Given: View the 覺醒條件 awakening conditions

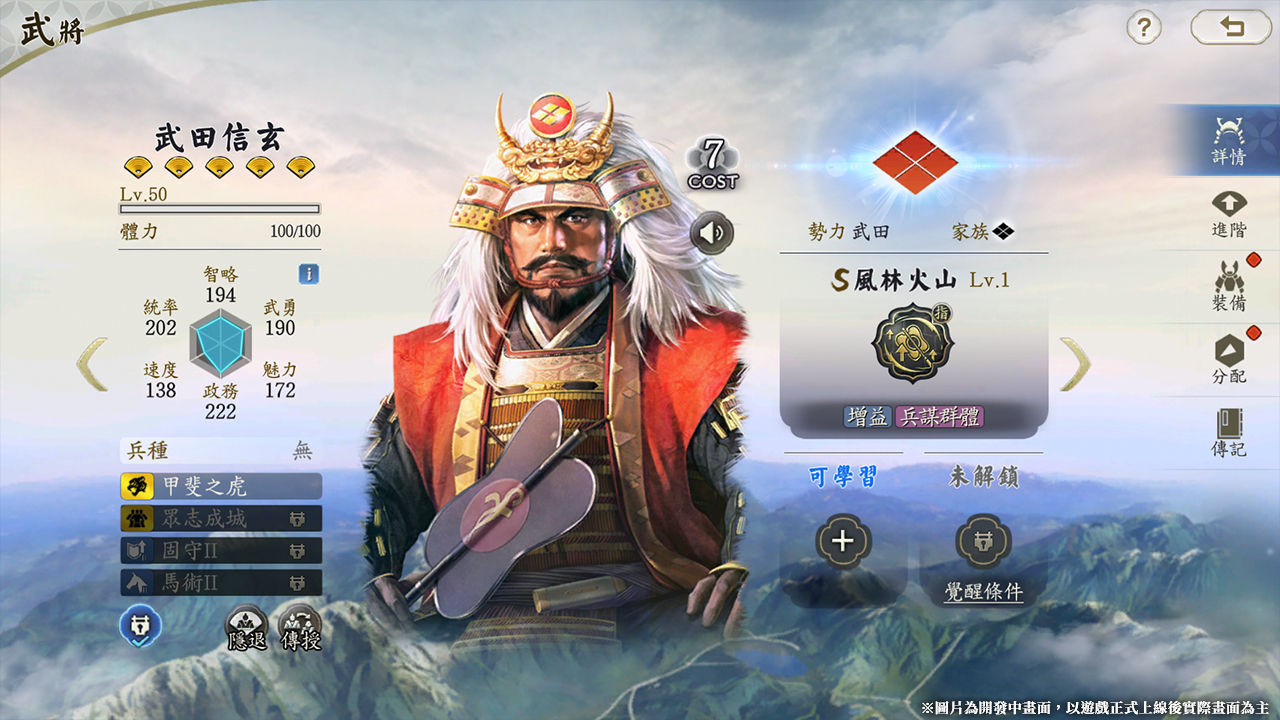Looking at the screenshot, I should 984,591.
